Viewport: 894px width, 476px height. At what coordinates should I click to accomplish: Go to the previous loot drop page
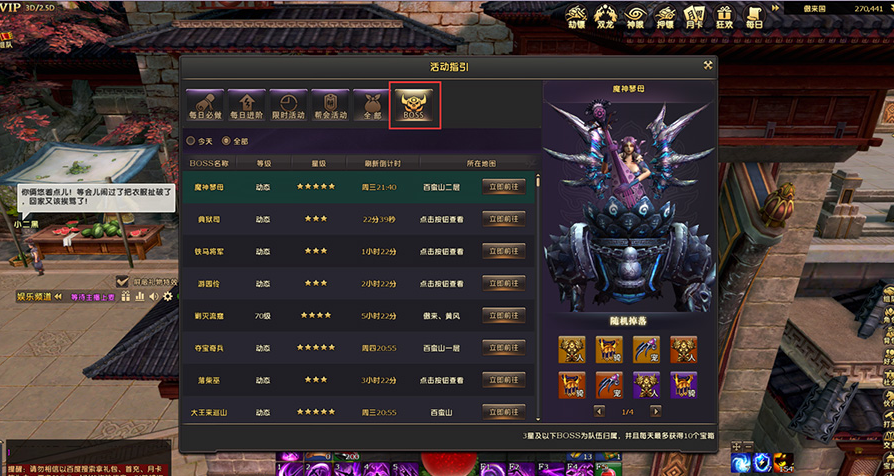[x=599, y=411]
